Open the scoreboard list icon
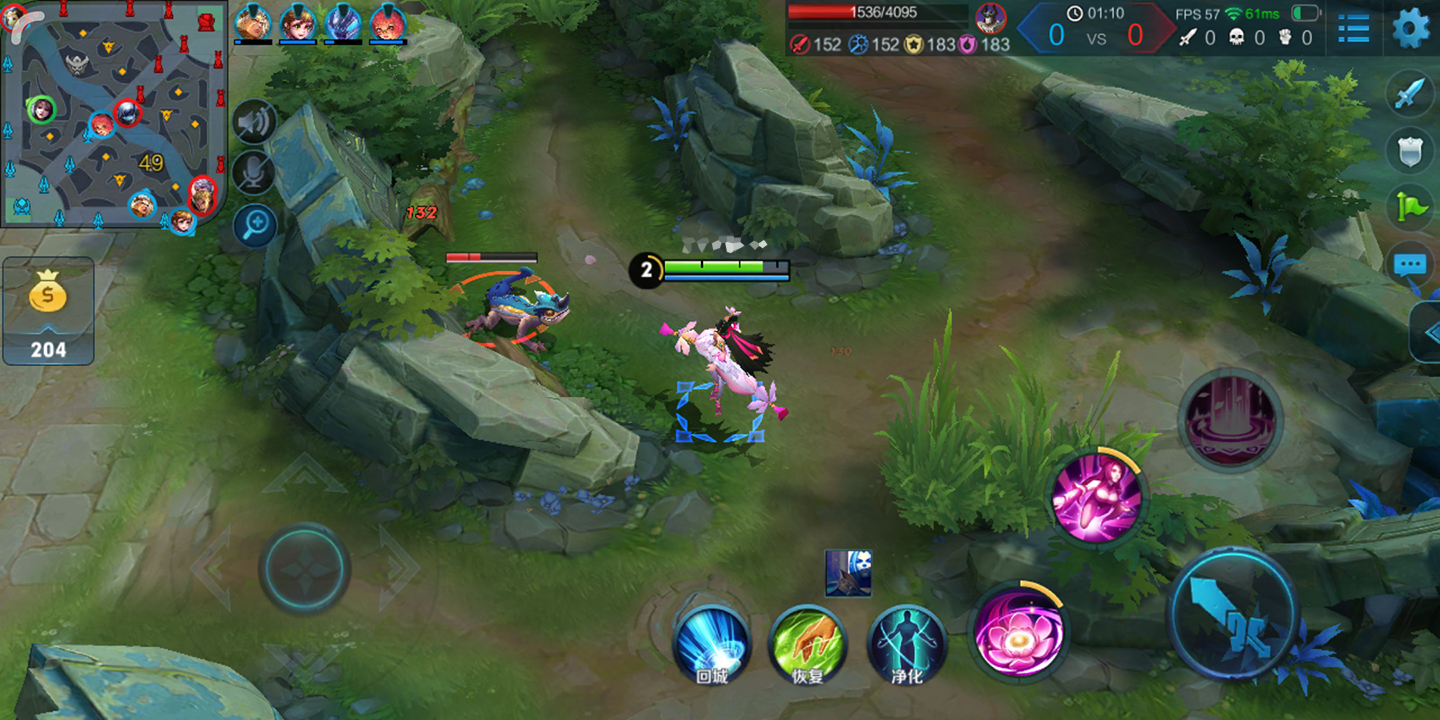Image resolution: width=1440 pixels, height=720 pixels. tap(1354, 28)
